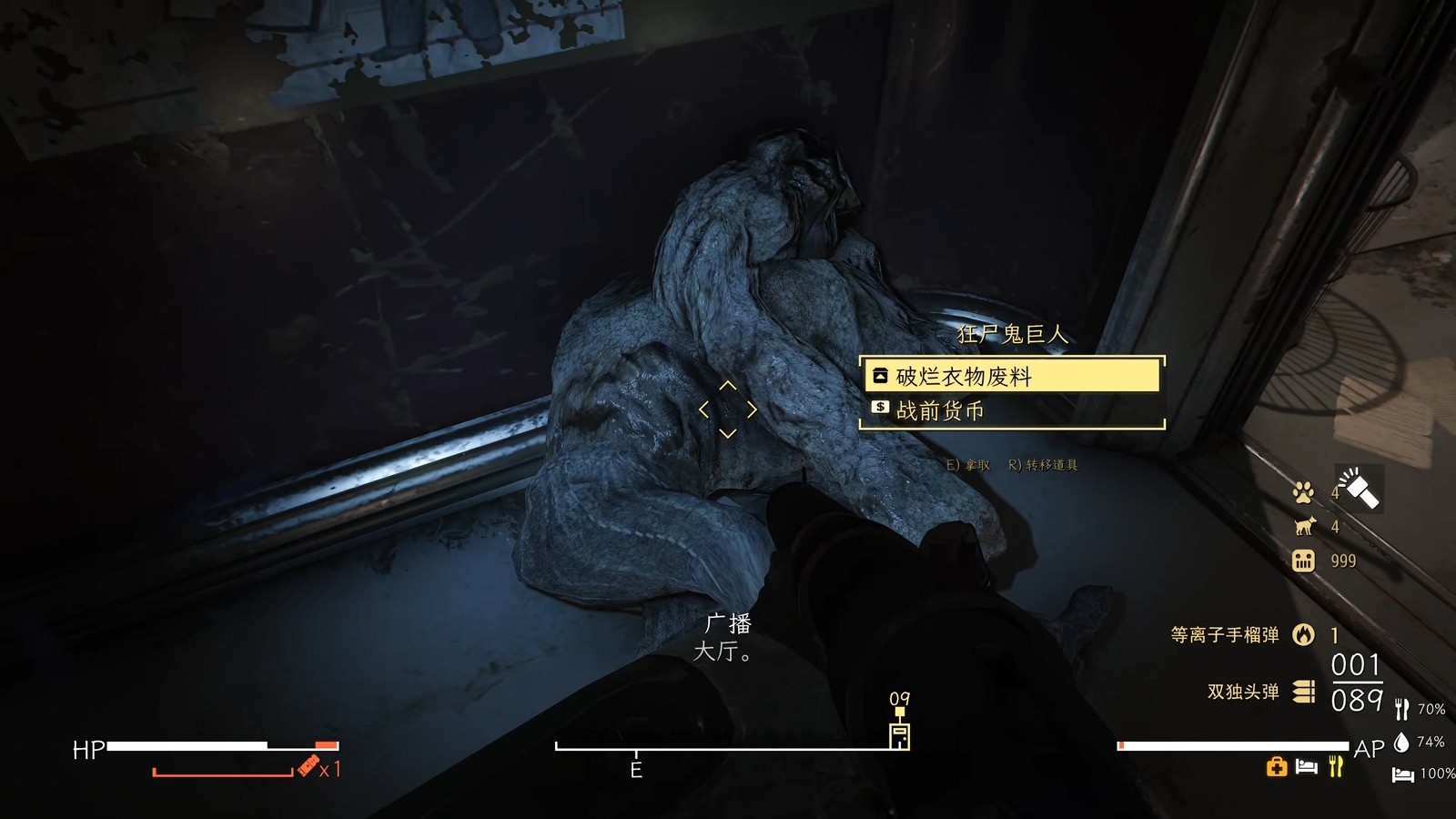Image resolution: width=1456 pixels, height=819 pixels.
Task: Click the building marker on the compass
Action: (899, 733)
